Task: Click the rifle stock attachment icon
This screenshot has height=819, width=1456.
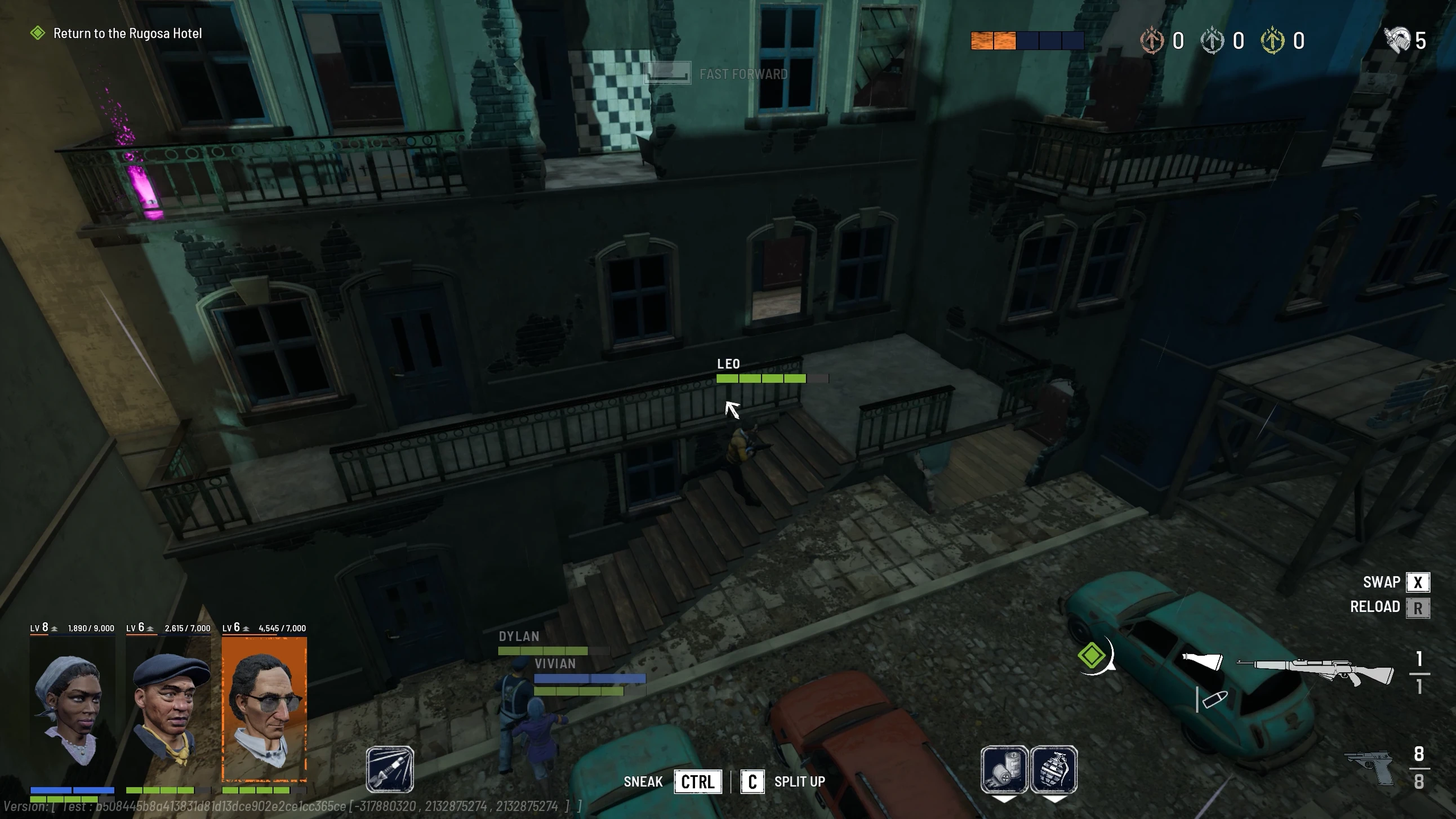Action: [x=1202, y=661]
